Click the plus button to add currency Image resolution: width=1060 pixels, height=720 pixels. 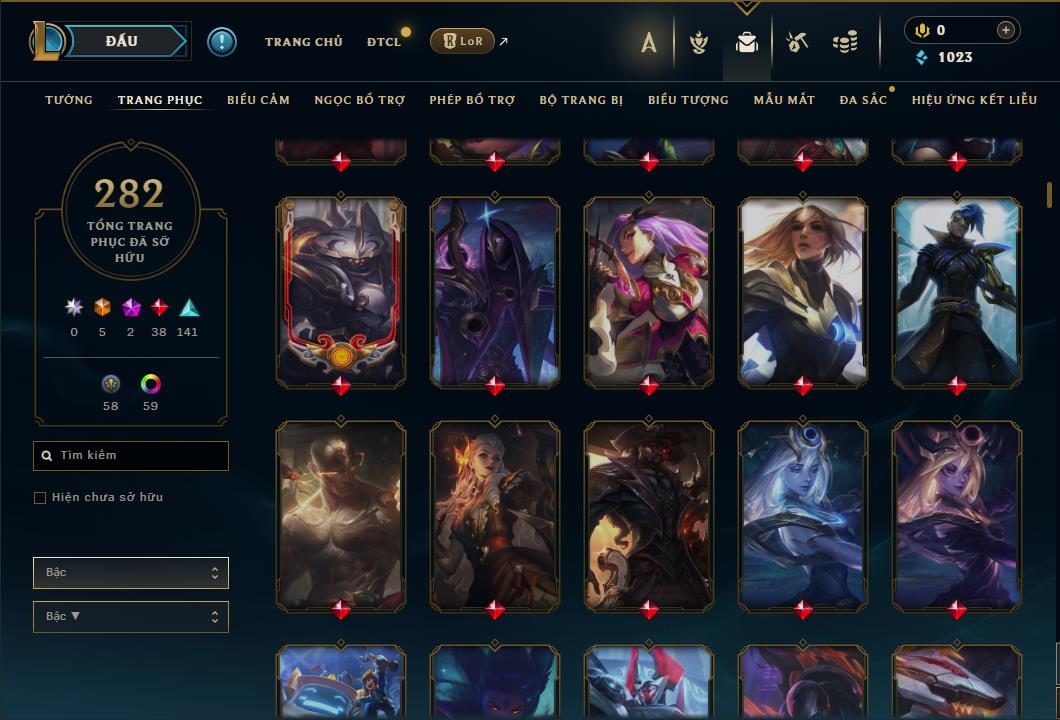tap(1006, 30)
